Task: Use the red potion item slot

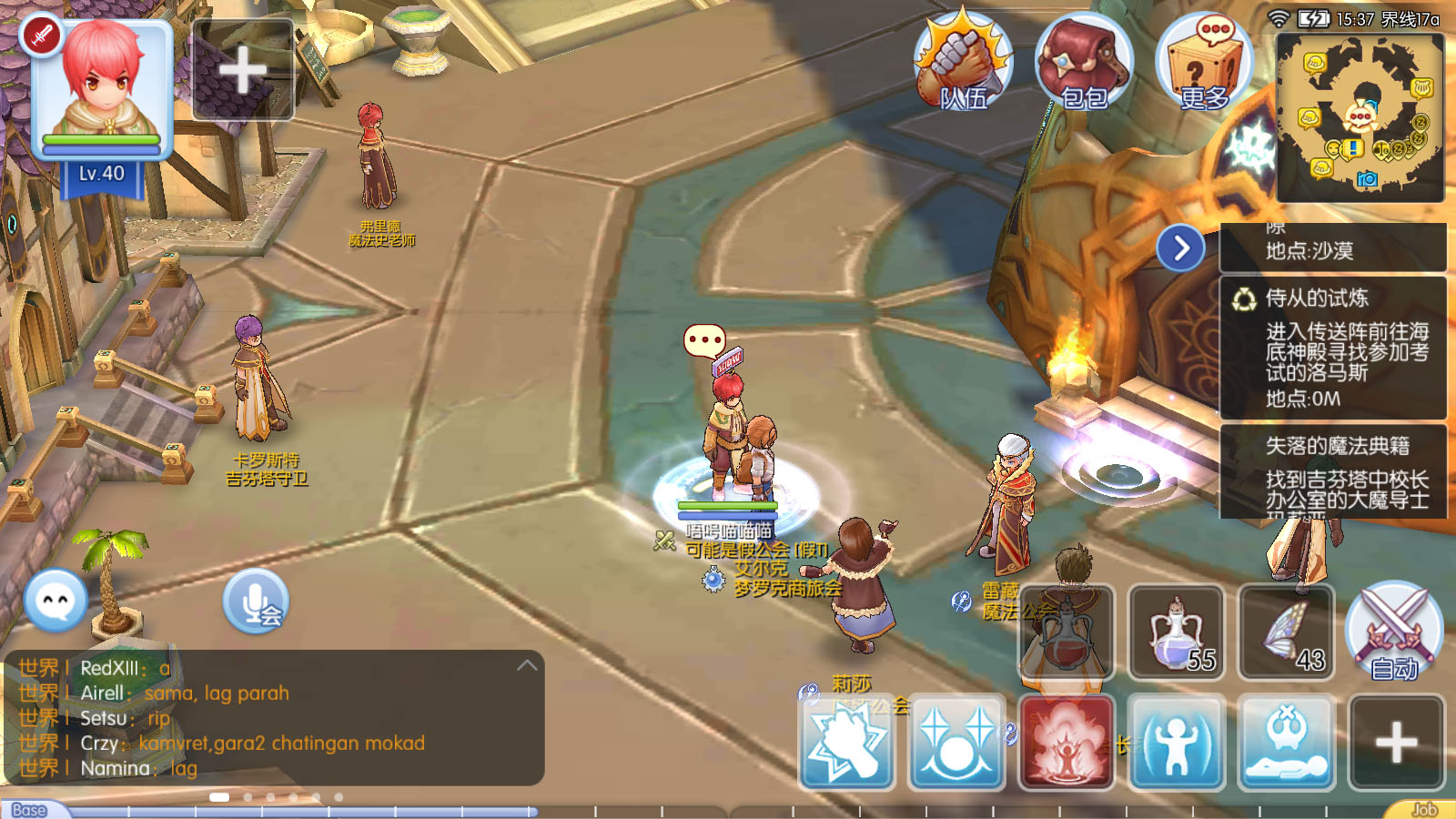Action: pos(1067,633)
